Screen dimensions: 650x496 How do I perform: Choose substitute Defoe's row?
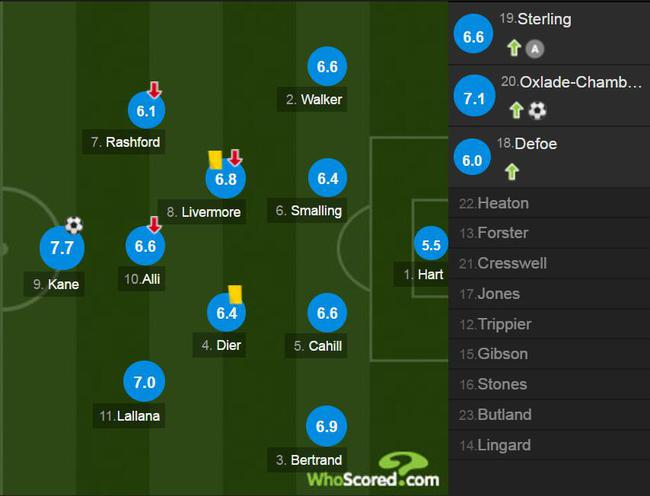[x=549, y=157]
